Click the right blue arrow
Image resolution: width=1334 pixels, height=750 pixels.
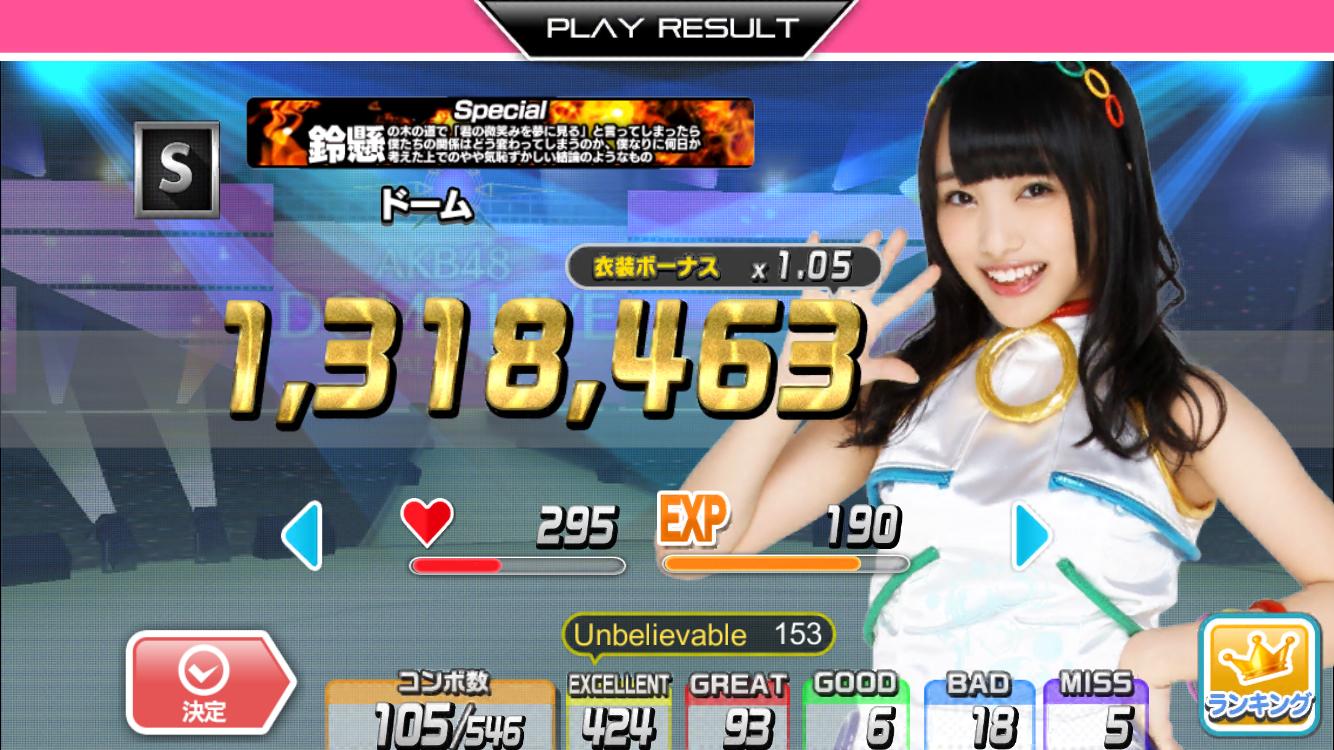1031,537
